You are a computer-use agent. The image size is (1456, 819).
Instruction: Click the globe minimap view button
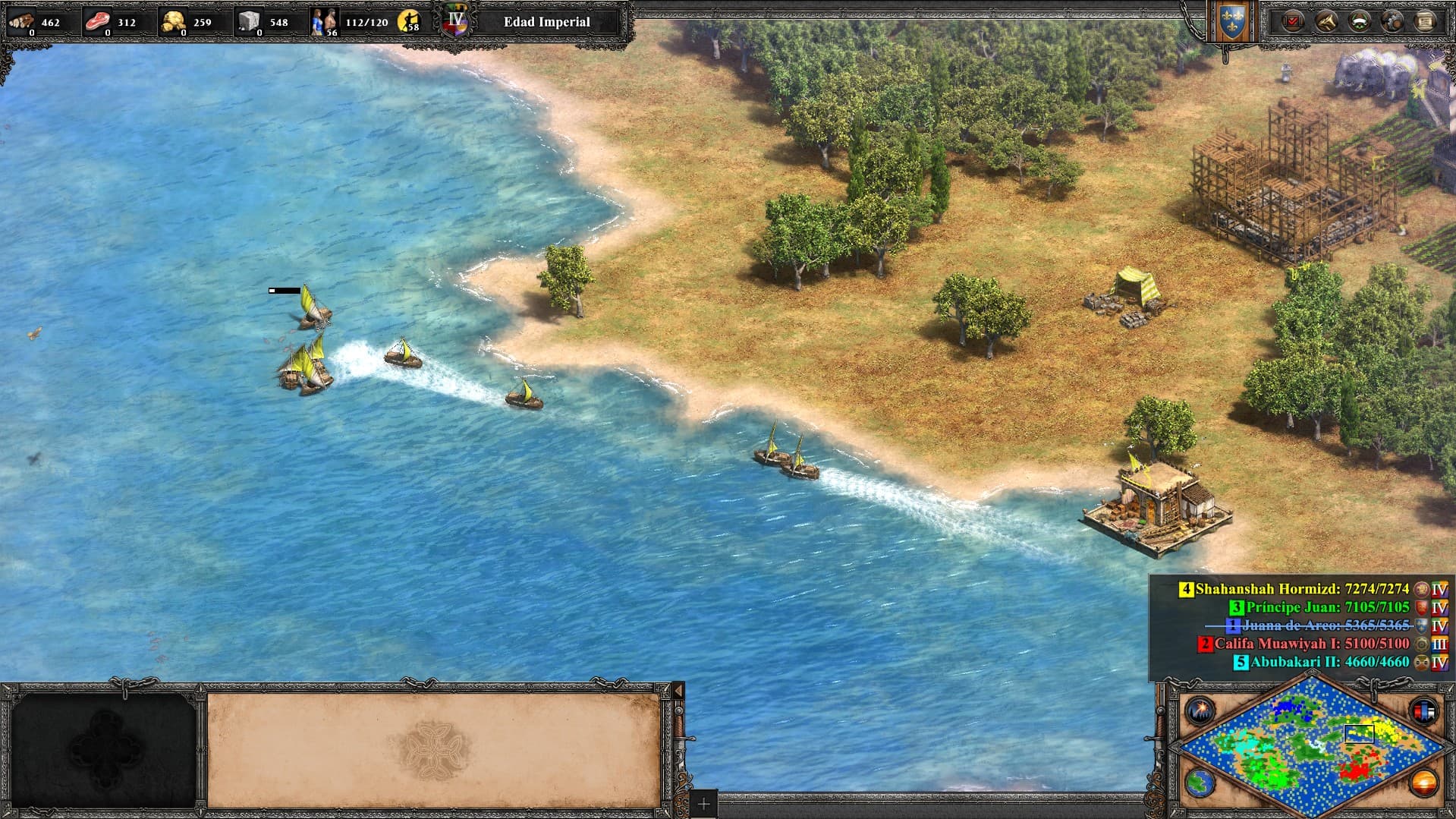(x=1200, y=783)
